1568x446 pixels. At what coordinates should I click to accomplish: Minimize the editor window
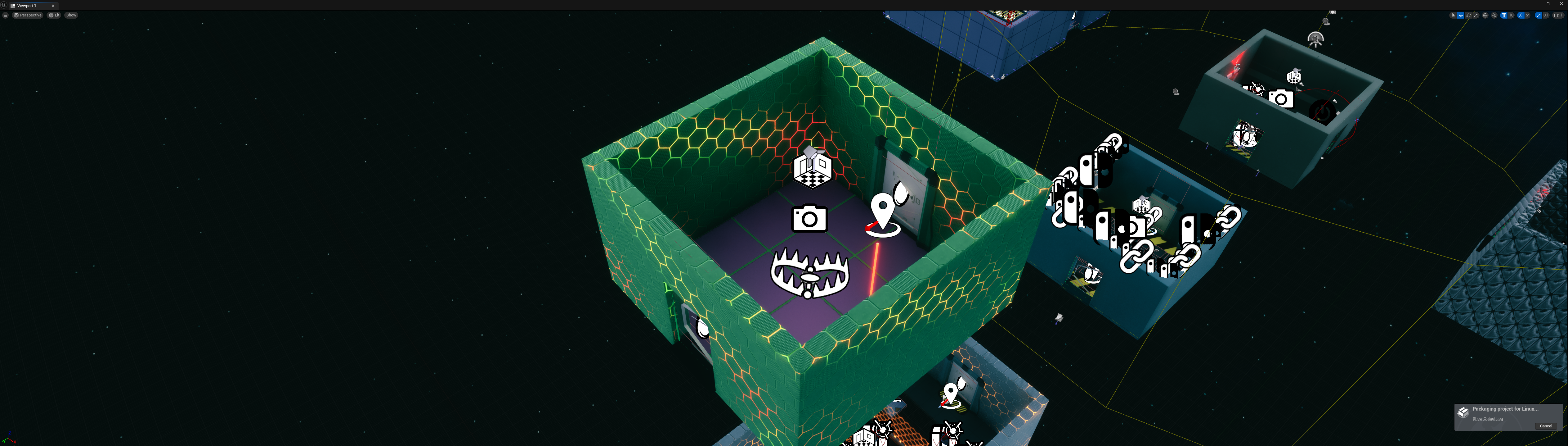[x=1535, y=4]
